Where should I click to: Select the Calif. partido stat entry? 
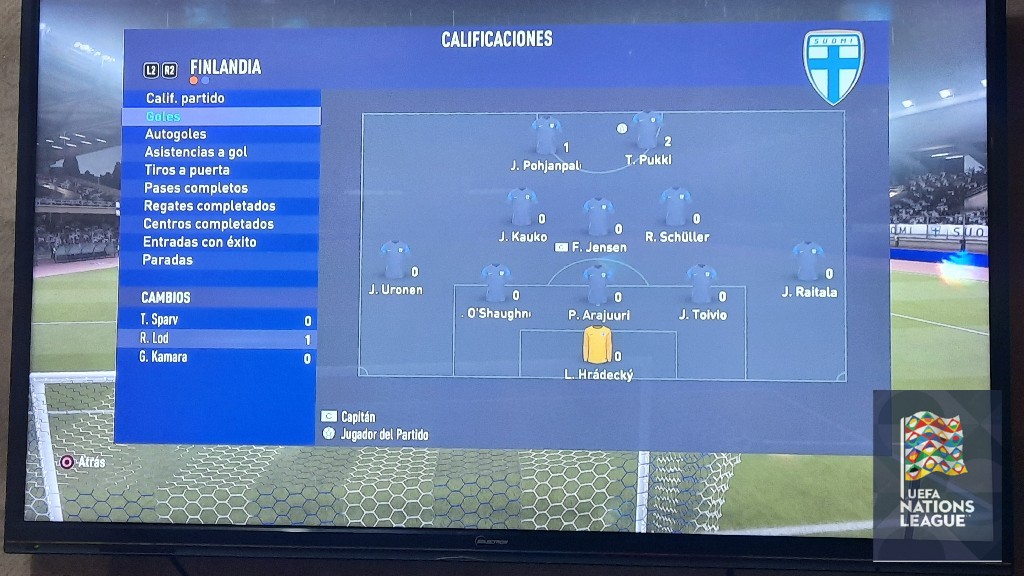click(185, 98)
